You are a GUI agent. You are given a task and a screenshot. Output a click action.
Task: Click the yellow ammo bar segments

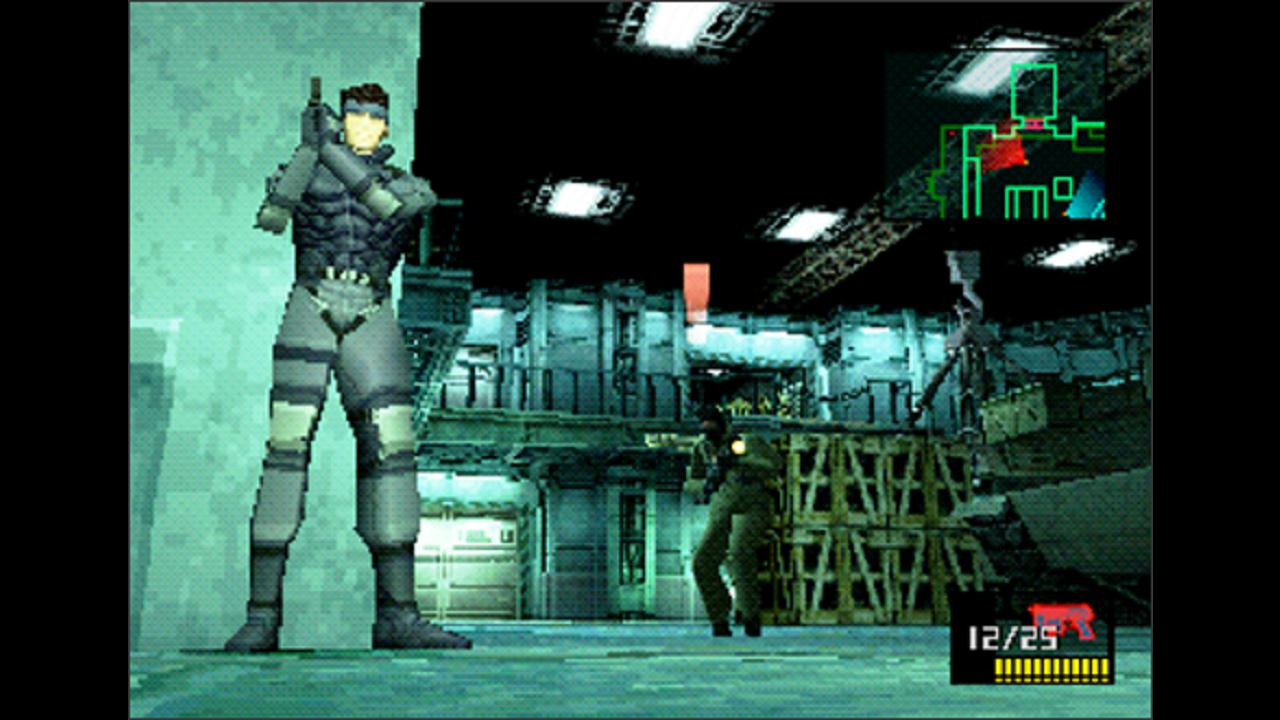(x=1050, y=668)
